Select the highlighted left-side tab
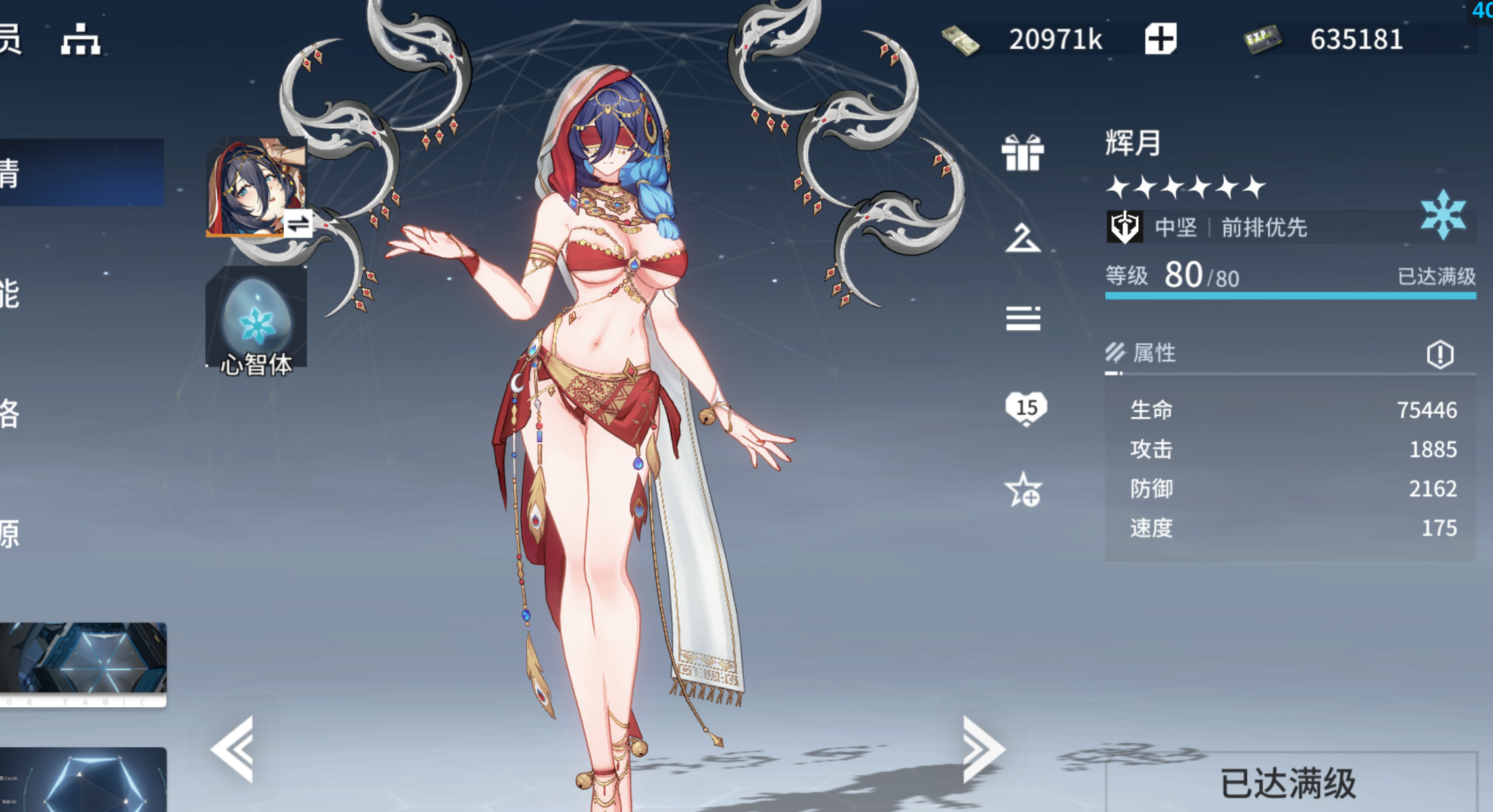This screenshot has width=1493, height=812. tap(82, 172)
